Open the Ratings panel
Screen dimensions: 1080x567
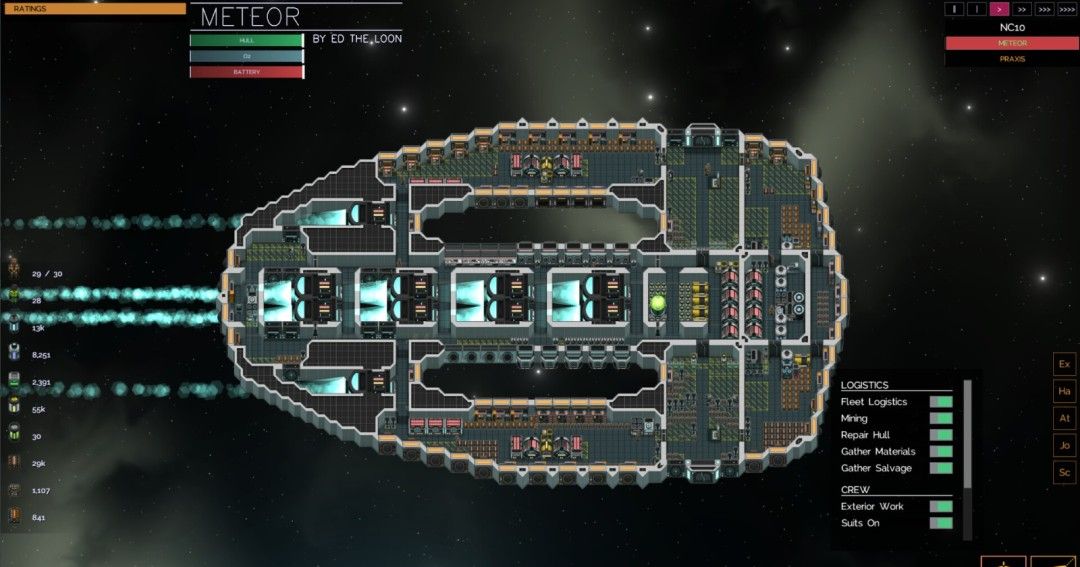[x=93, y=9]
